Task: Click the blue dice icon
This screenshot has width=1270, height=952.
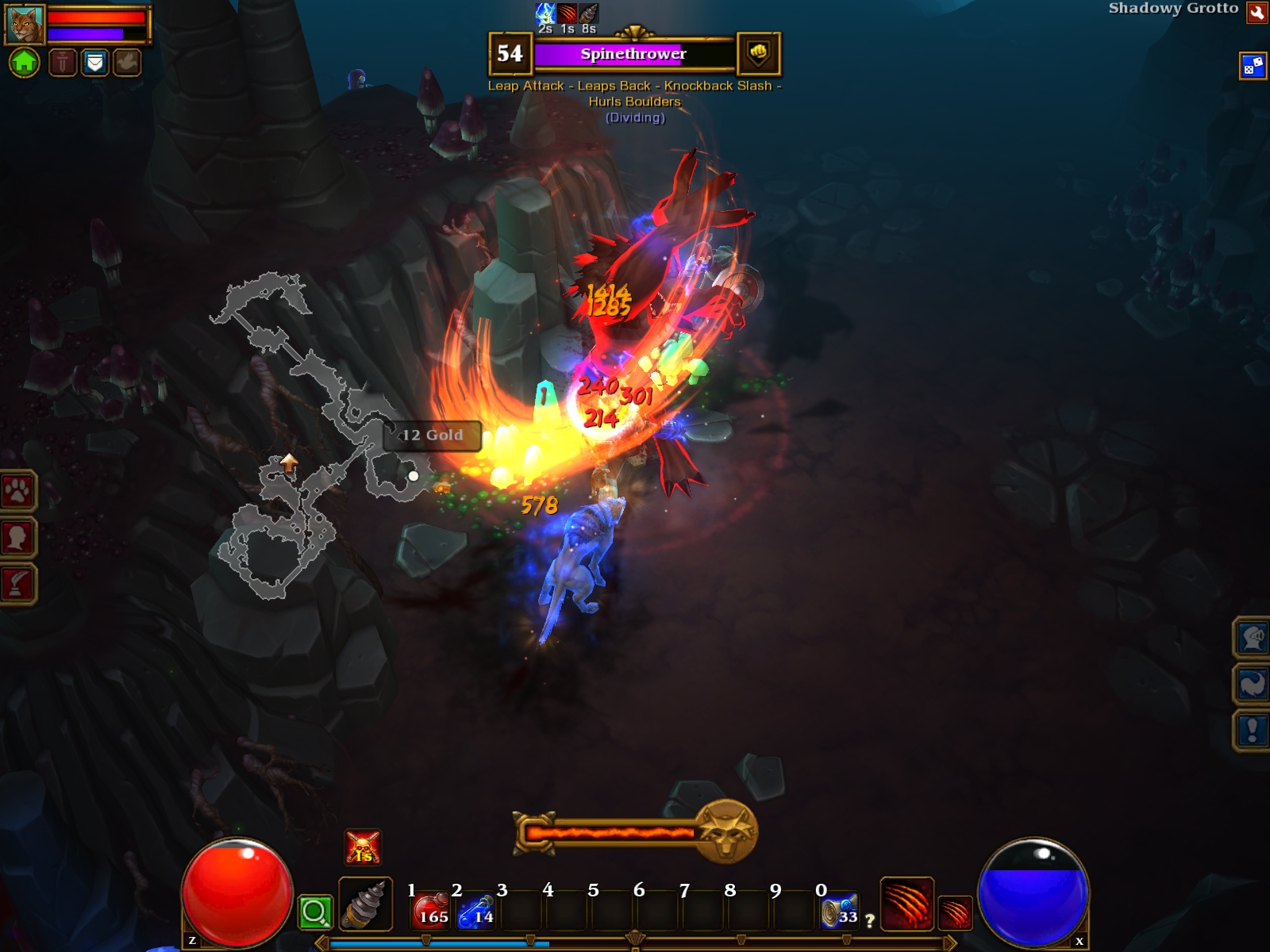Action: coord(1252,66)
